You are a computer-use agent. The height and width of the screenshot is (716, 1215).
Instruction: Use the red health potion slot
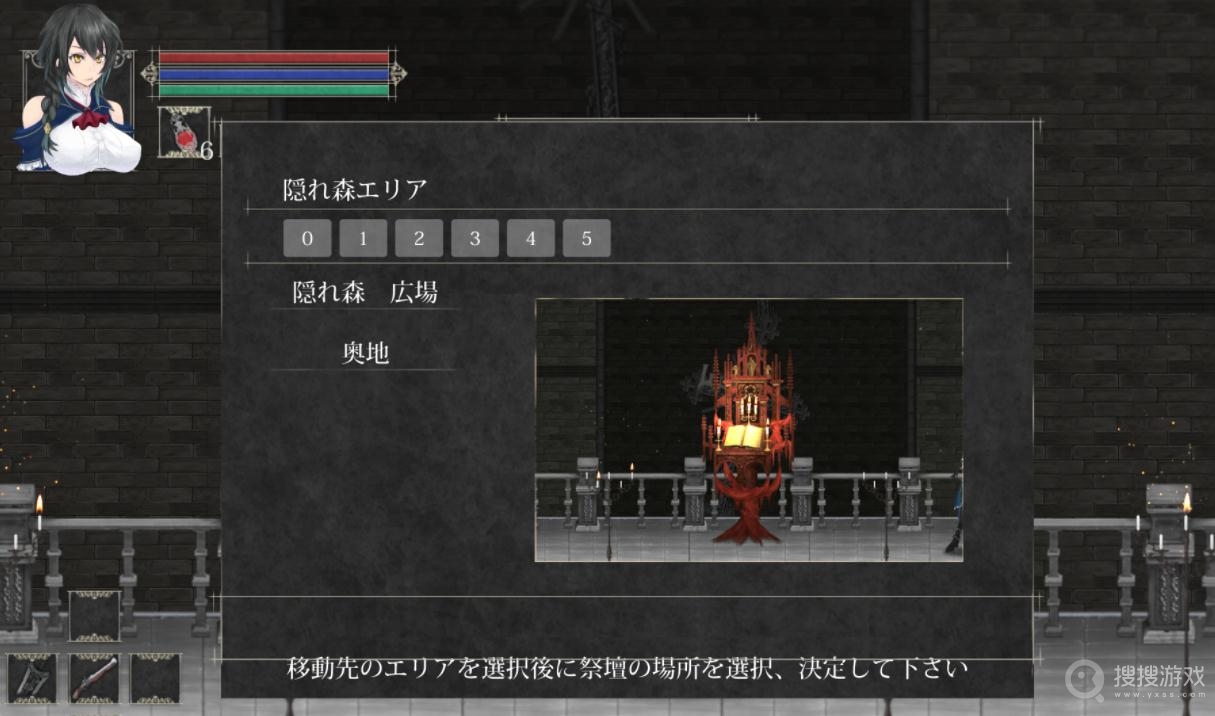[183, 132]
